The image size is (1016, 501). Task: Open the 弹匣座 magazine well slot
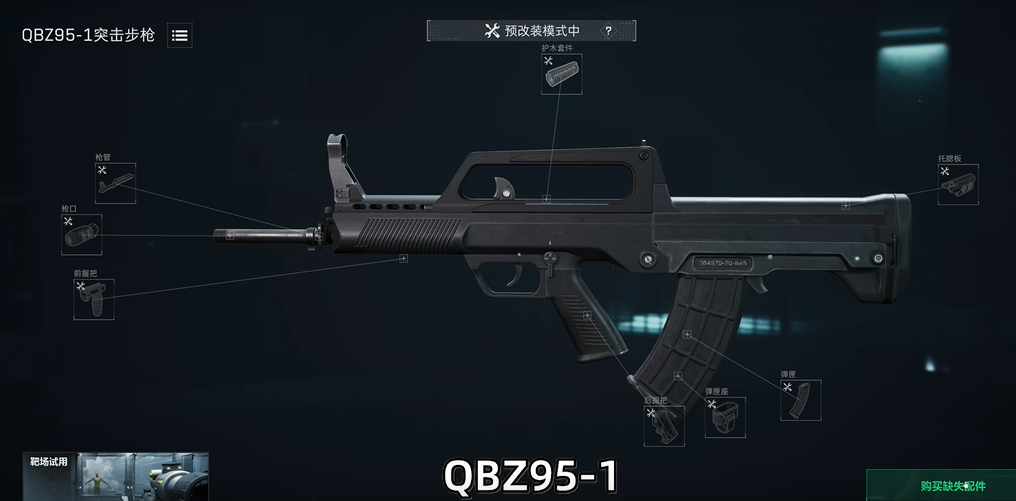[725, 417]
